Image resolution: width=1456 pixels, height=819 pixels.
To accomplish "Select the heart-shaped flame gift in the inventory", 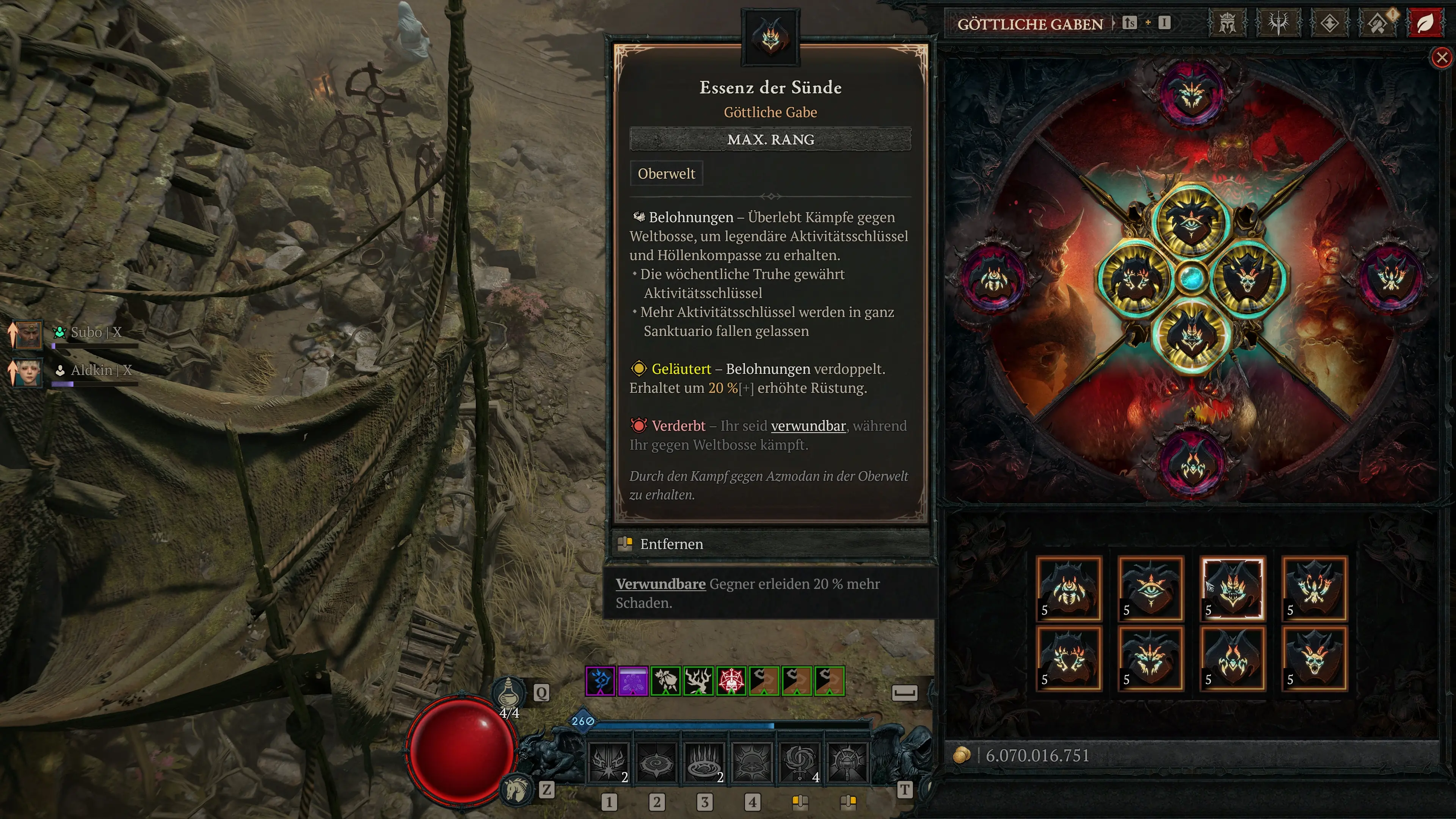I will point(1068,659).
